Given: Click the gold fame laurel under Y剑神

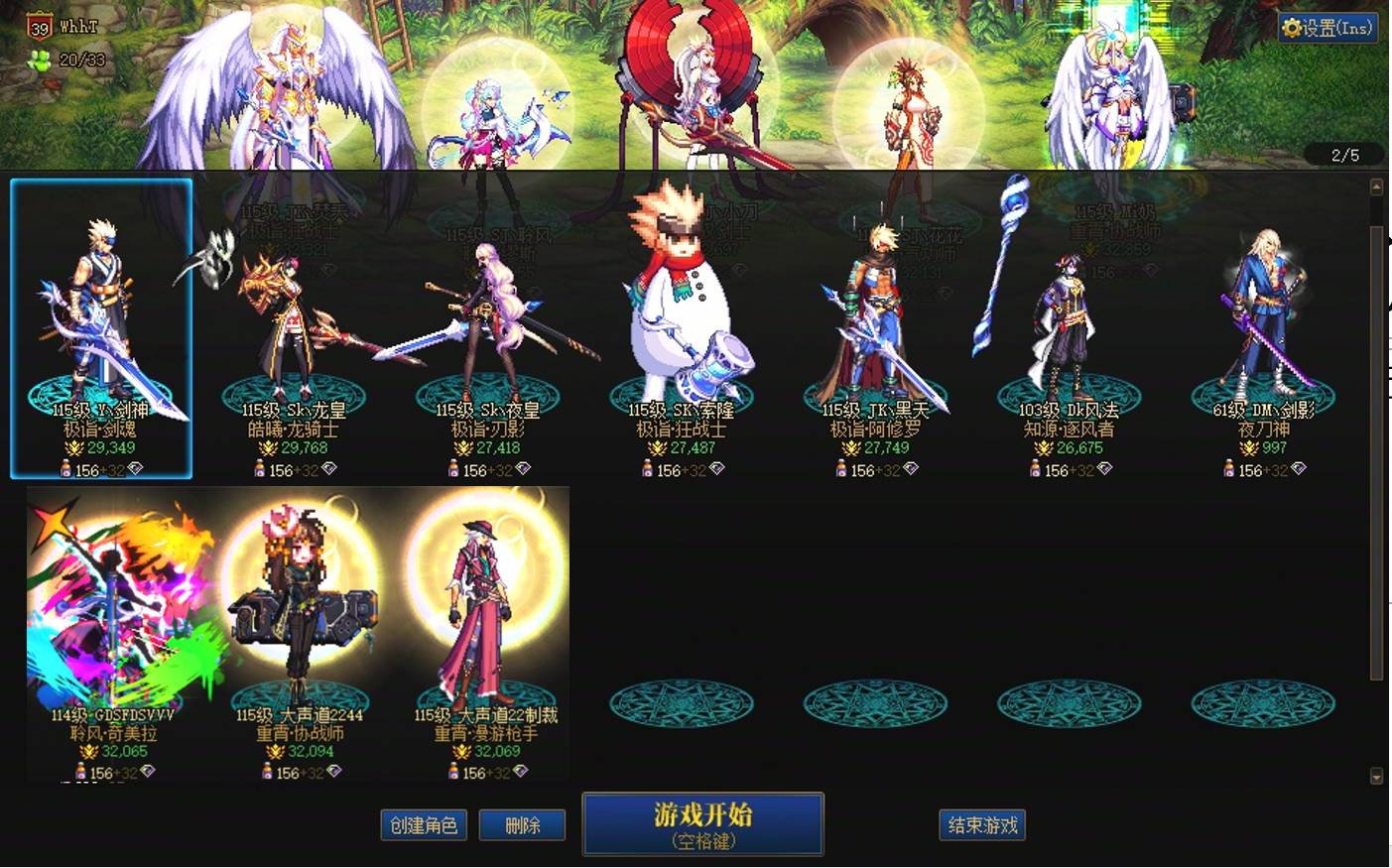Looking at the screenshot, I should click(74, 447).
